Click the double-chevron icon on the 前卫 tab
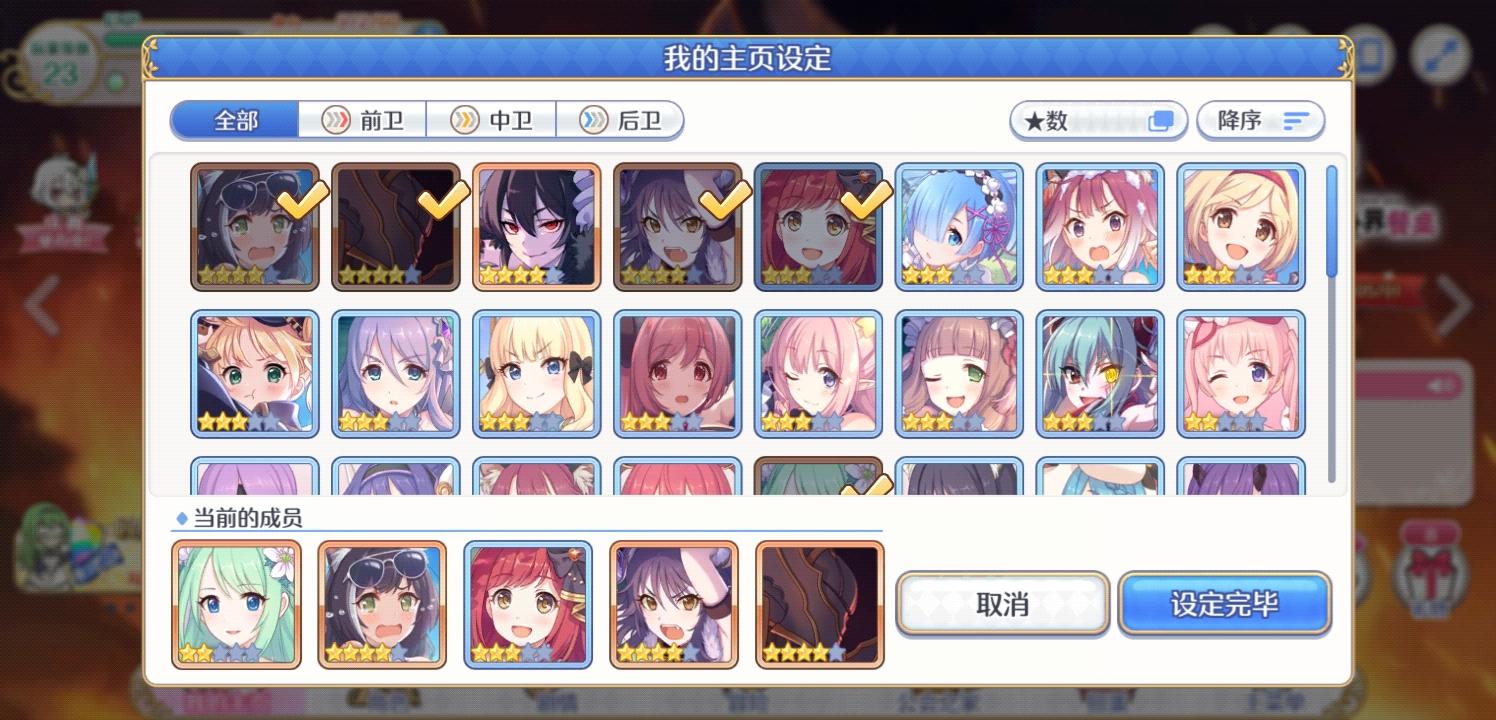The height and width of the screenshot is (720, 1496). [x=334, y=120]
